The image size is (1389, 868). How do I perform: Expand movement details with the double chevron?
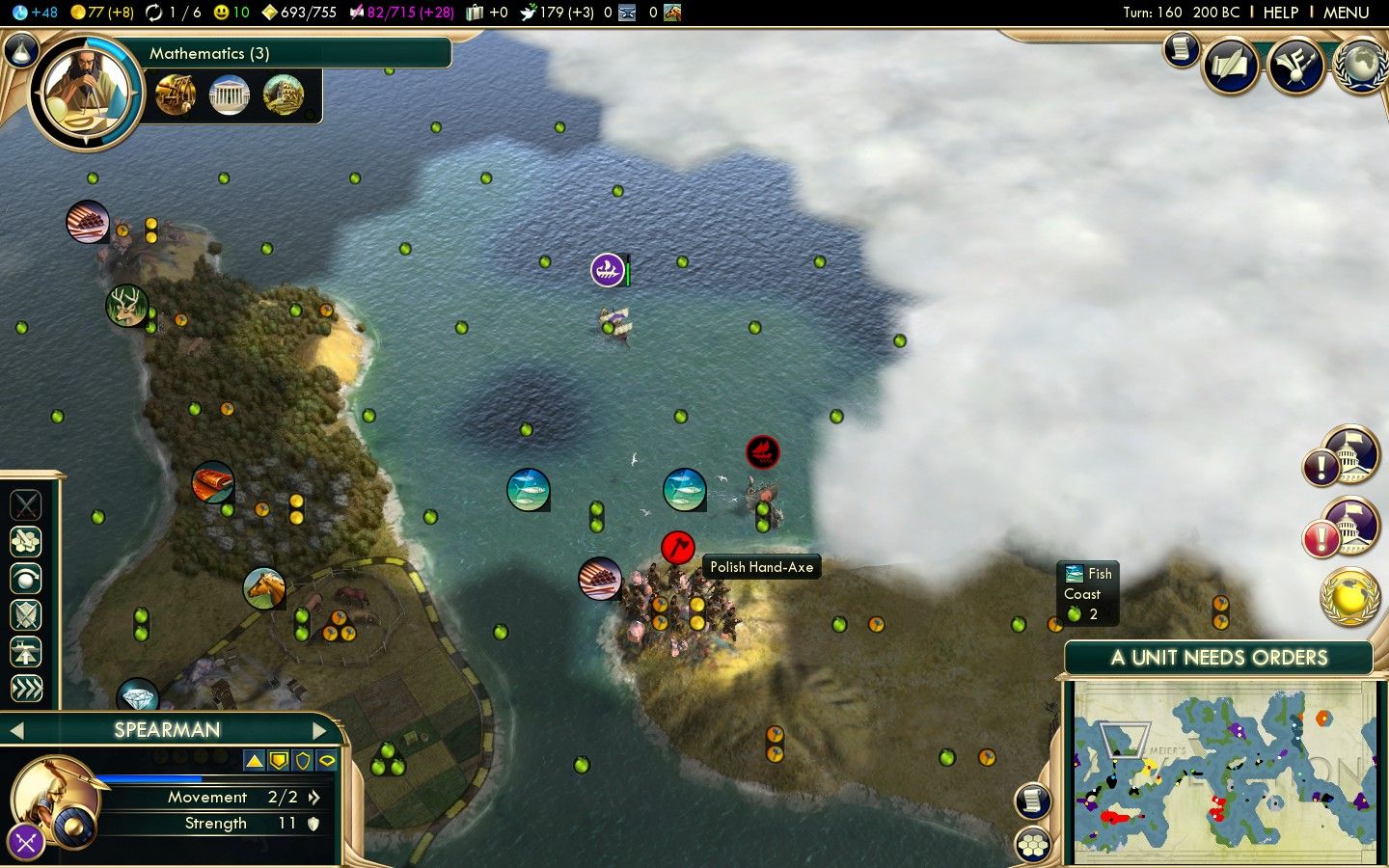click(313, 798)
